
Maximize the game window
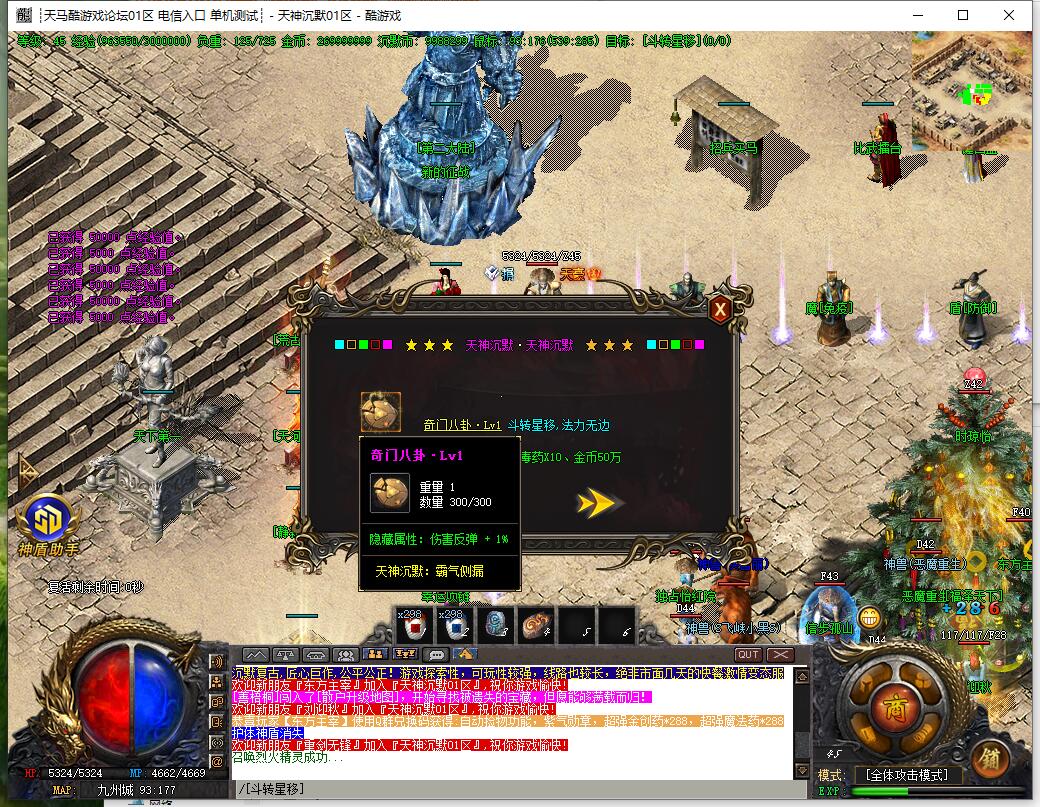click(x=963, y=15)
